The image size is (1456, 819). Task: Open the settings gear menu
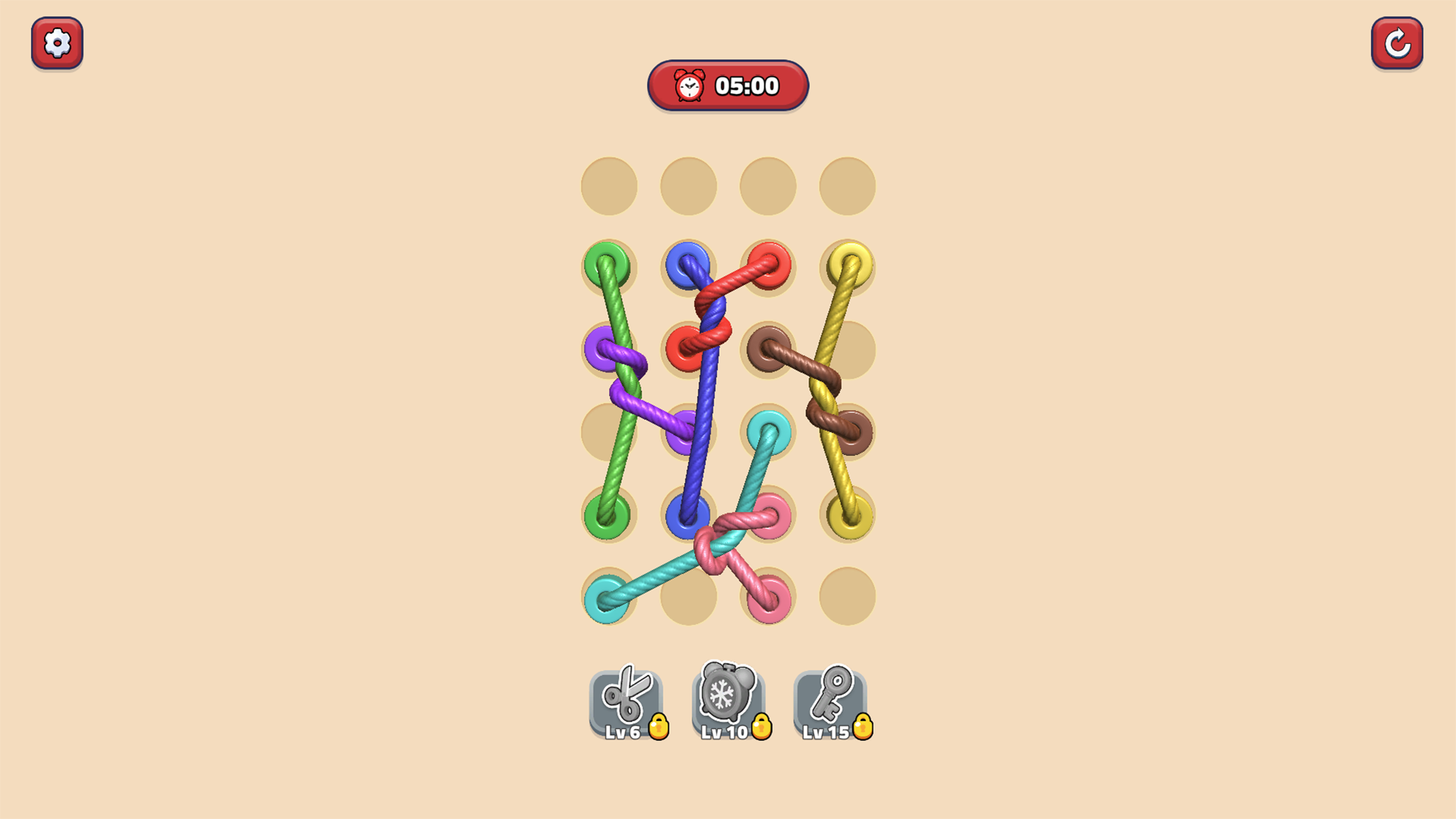(57, 43)
